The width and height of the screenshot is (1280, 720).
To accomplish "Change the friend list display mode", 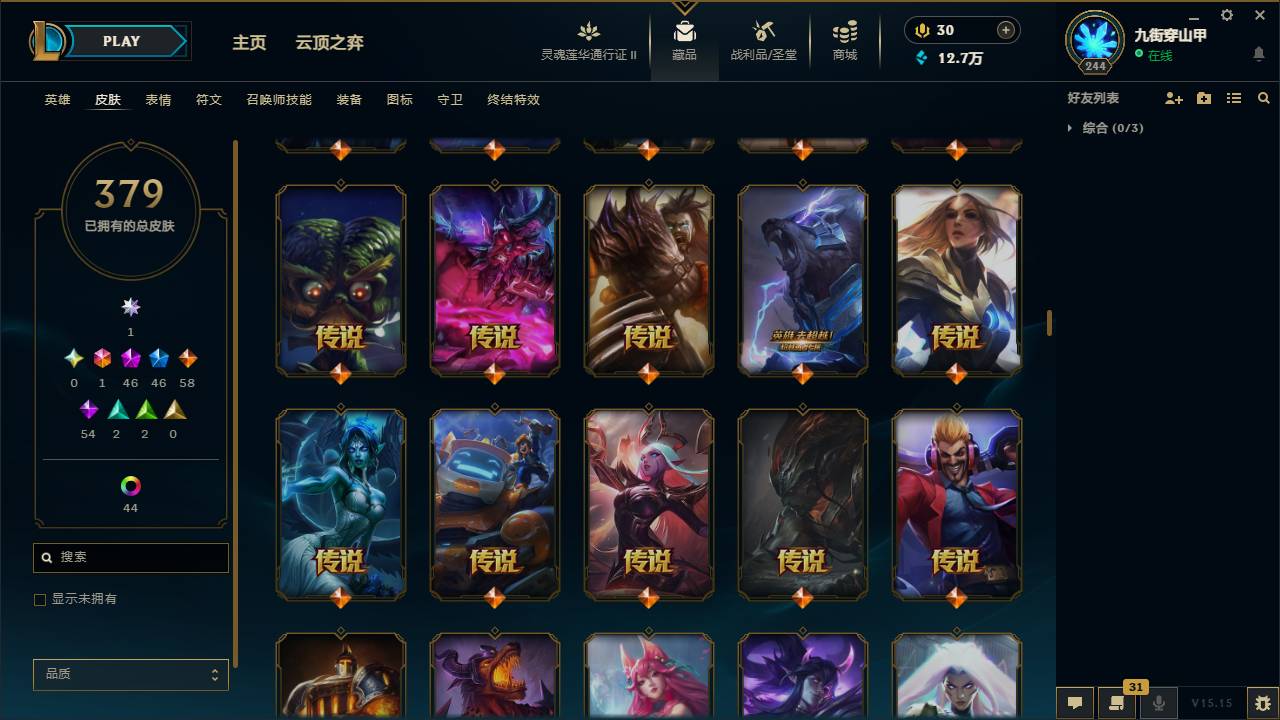I will (x=1233, y=98).
